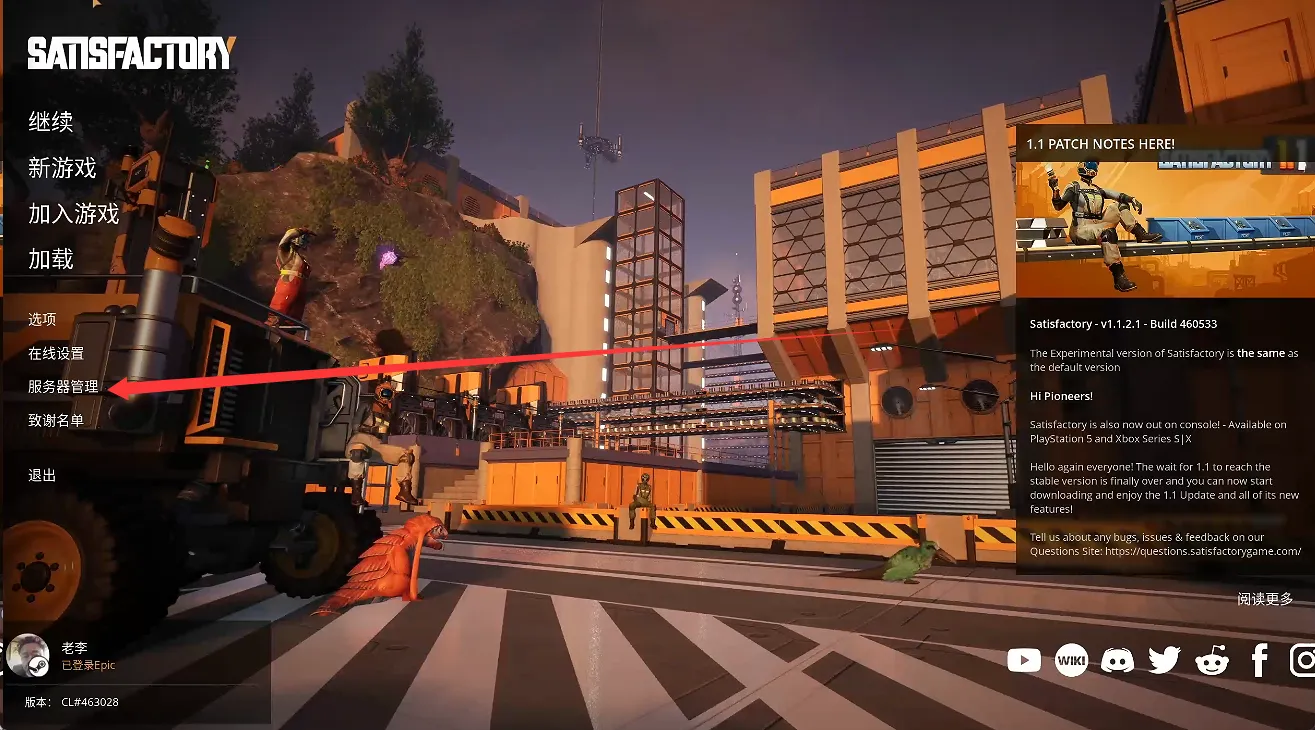Open the 加载 load game menu
This screenshot has height=730, width=1315.
coord(51,259)
